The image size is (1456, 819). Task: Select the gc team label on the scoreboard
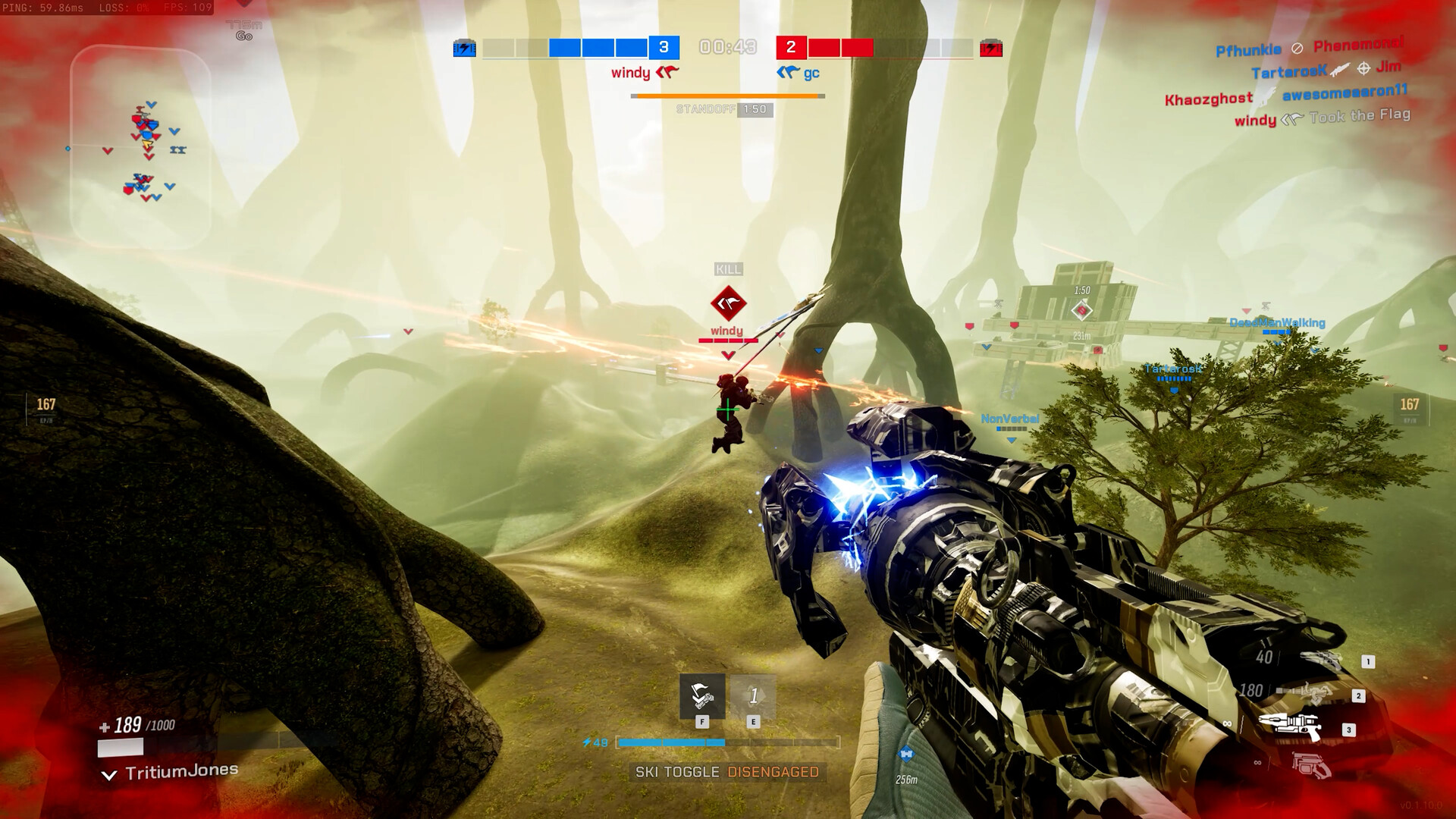[x=813, y=73]
